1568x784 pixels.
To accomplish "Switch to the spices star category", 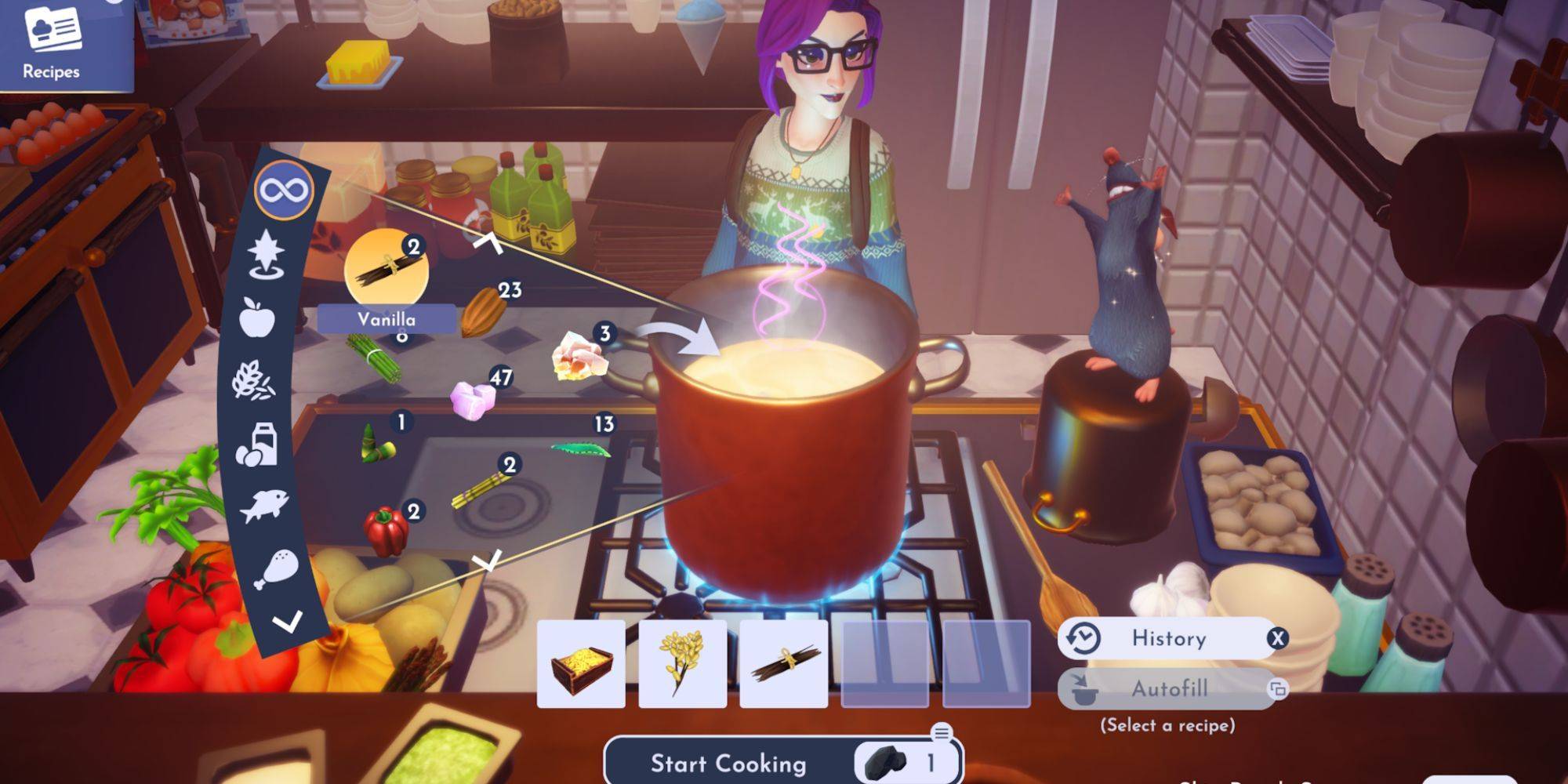I will point(267,253).
